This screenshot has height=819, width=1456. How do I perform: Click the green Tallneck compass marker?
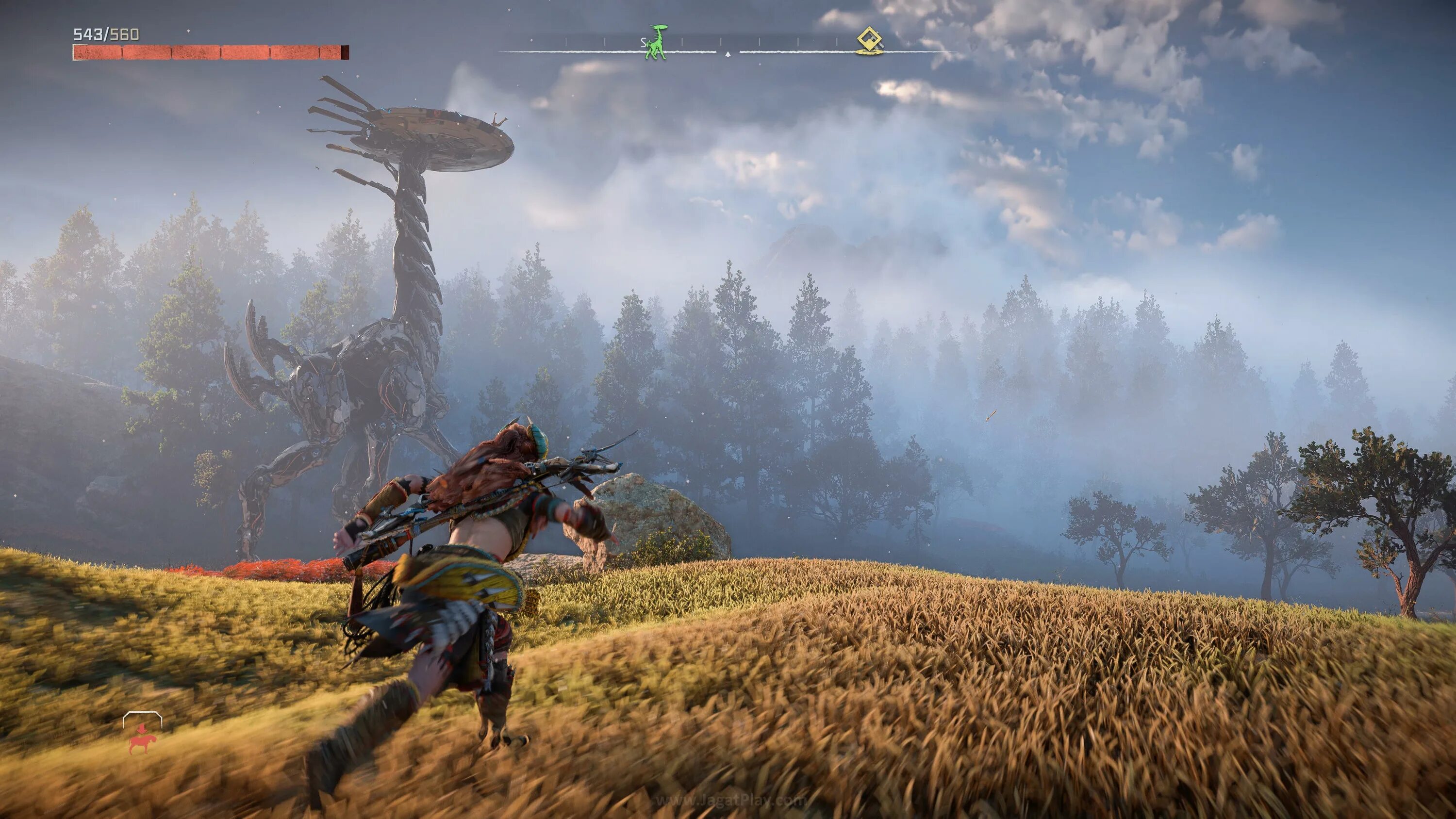[656, 42]
